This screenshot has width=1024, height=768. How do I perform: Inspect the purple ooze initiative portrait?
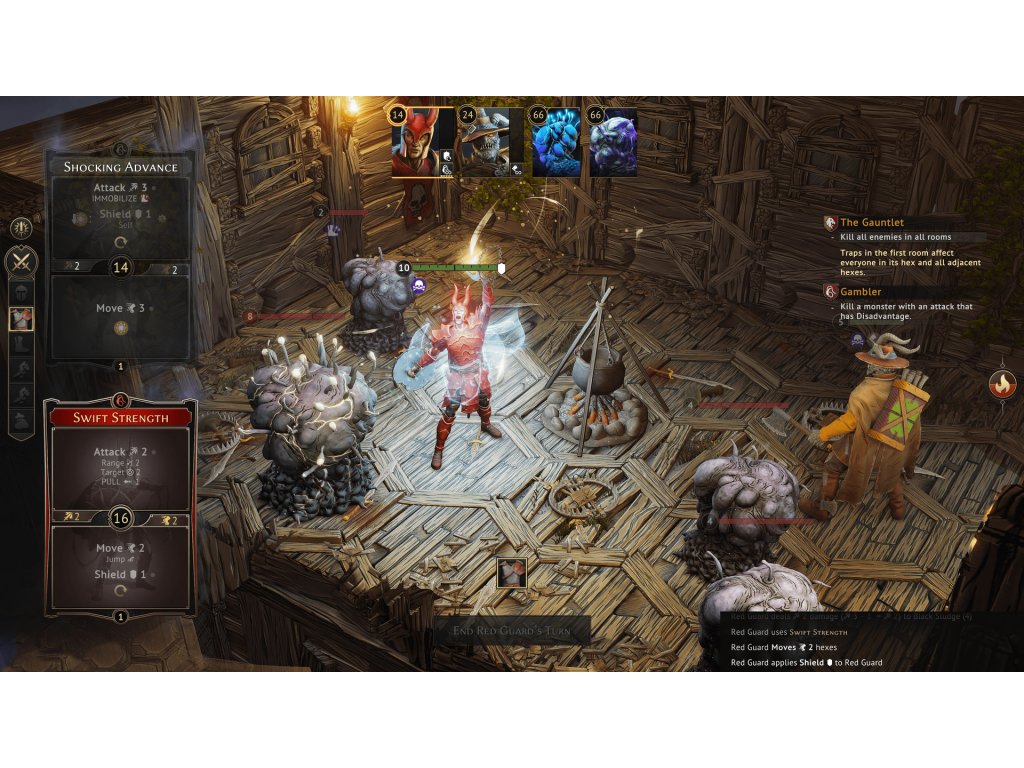[612, 142]
